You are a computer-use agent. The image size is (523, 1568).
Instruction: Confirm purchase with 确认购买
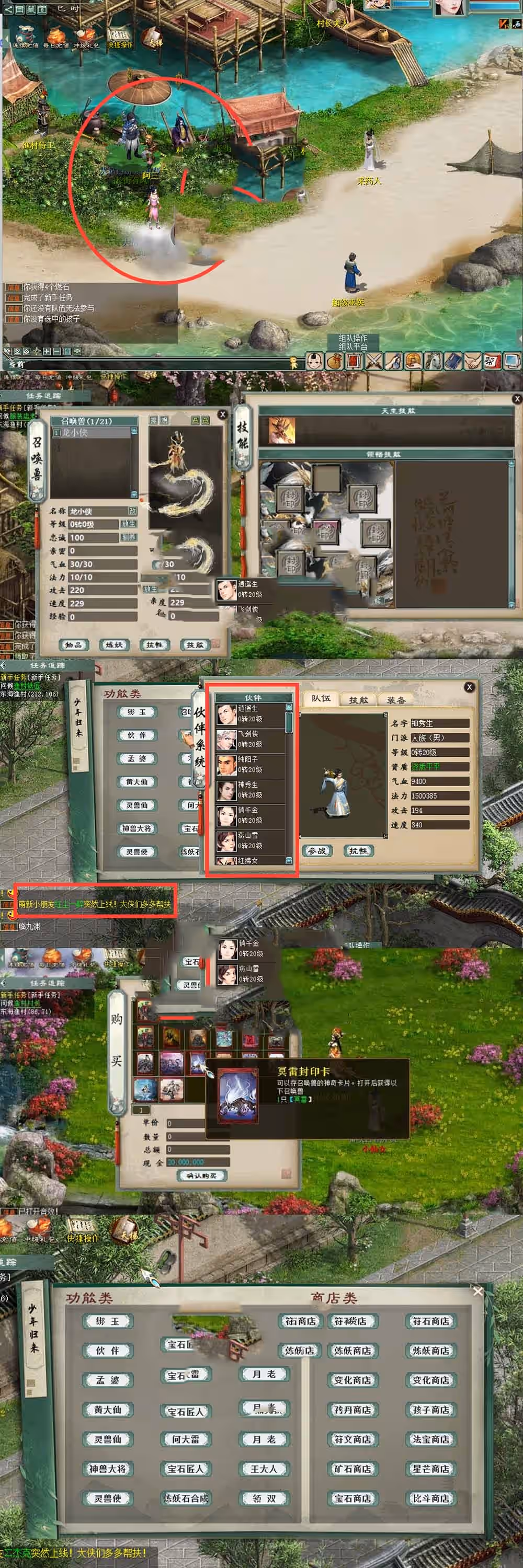click(201, 1175)
